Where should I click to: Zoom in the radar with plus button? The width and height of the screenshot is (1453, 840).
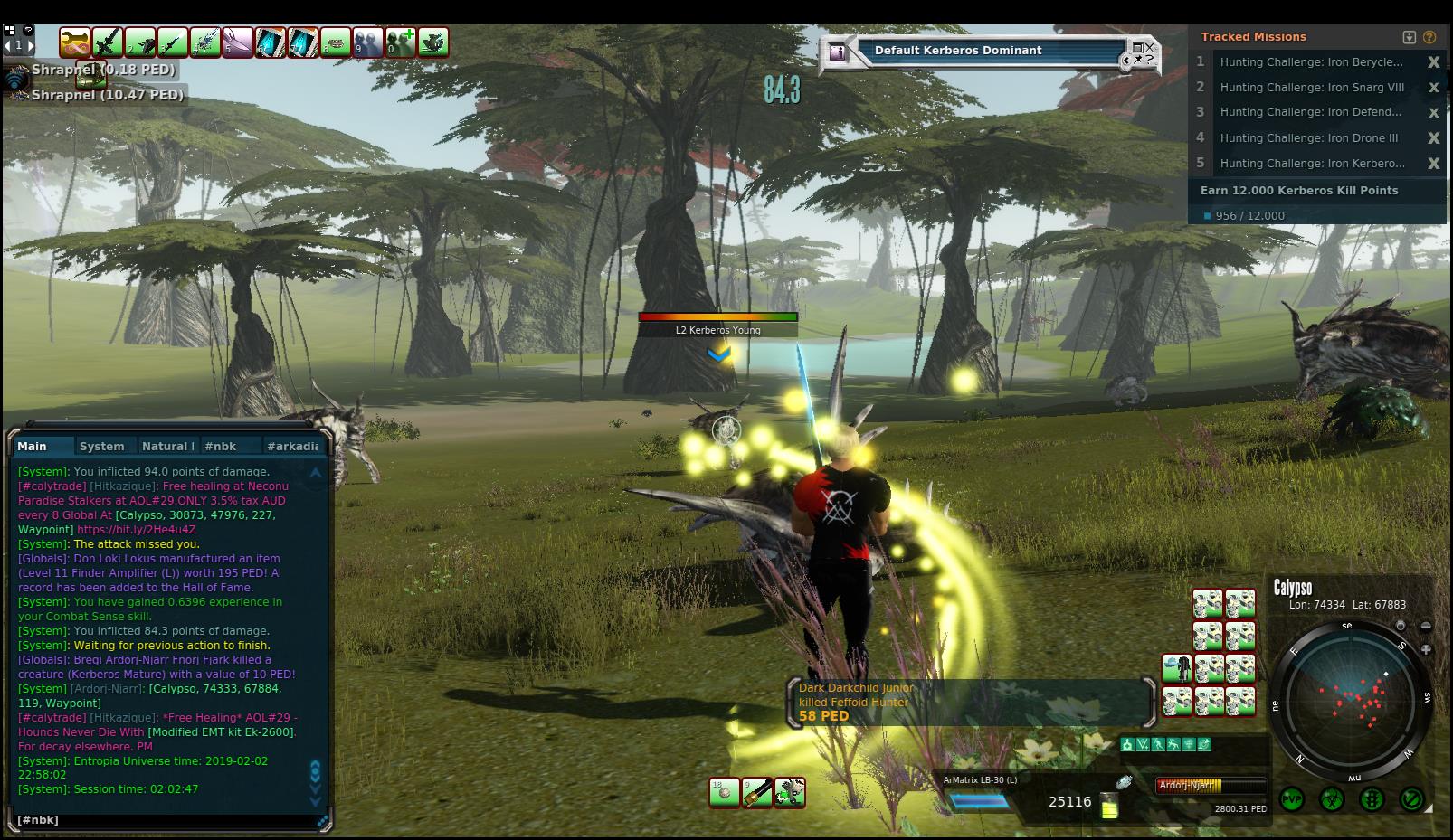(1426, 649)
